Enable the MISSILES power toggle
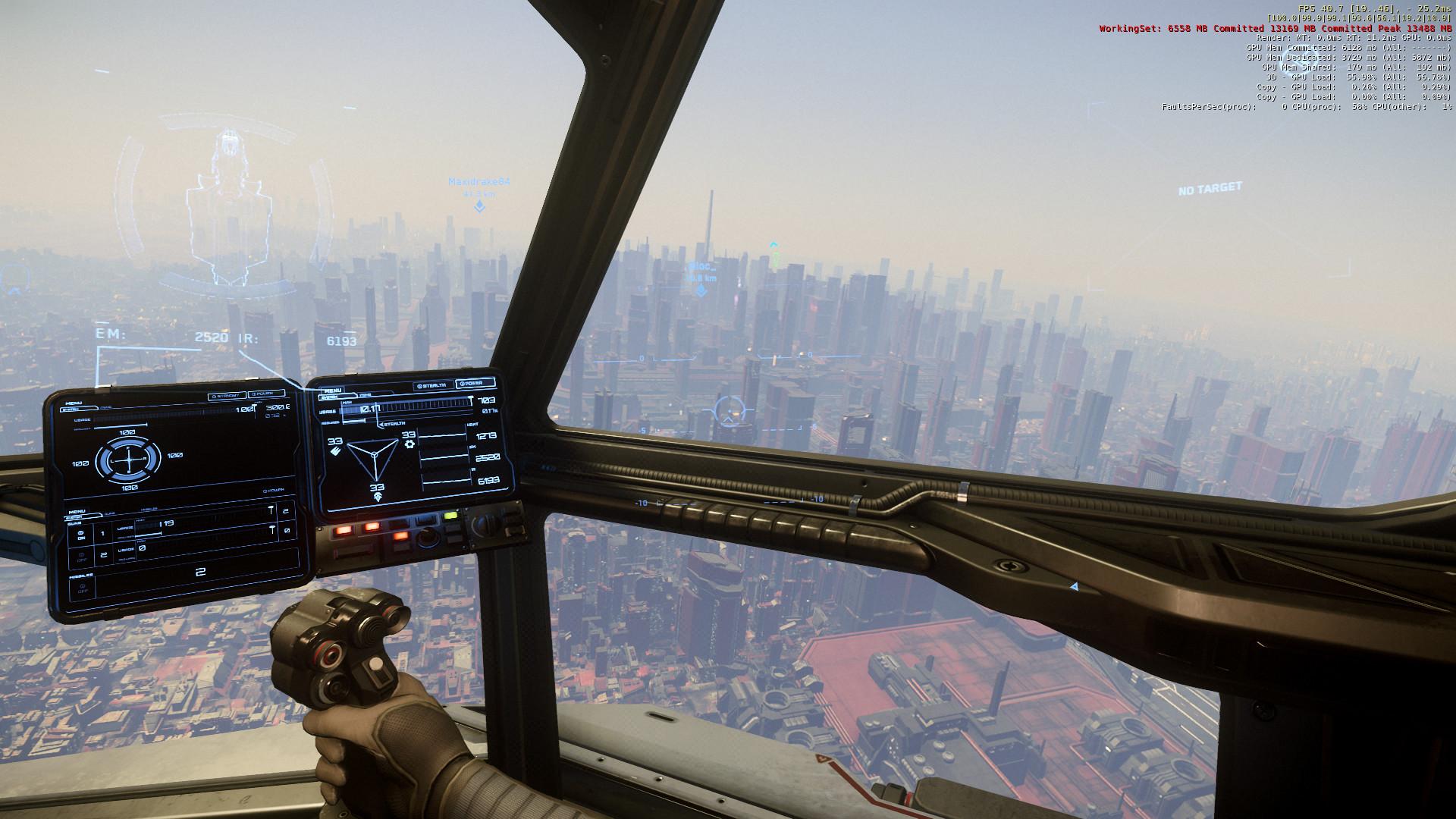Viewport: 1456px width, 819px height. (83, 588)
